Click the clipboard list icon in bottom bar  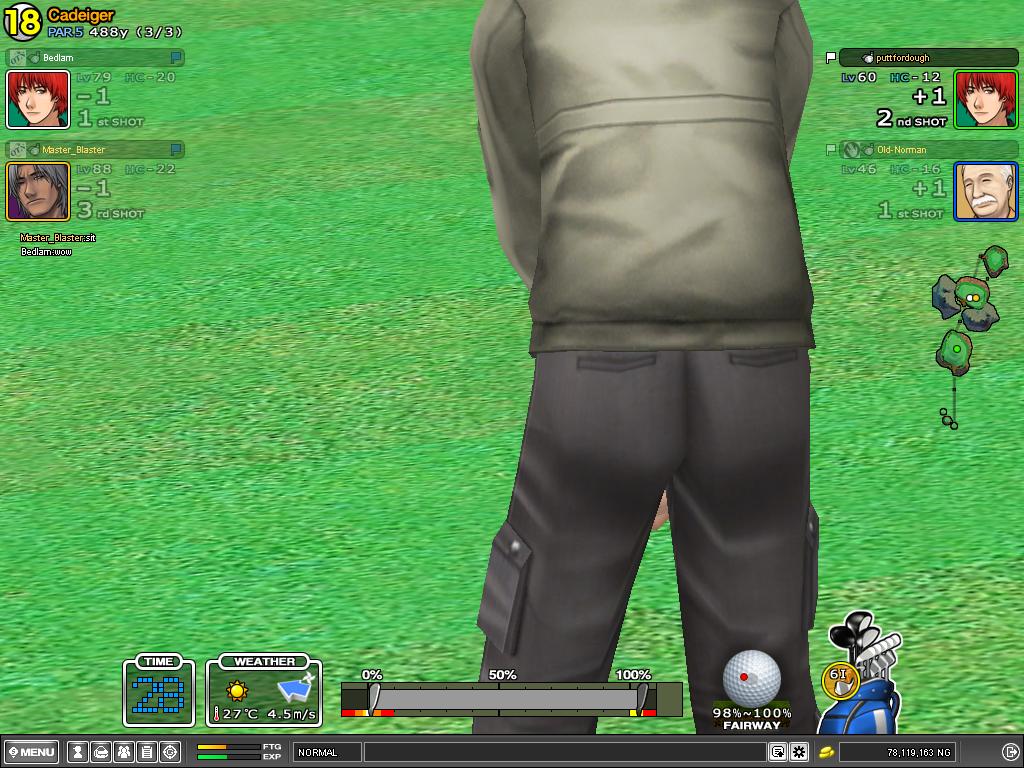146,752
